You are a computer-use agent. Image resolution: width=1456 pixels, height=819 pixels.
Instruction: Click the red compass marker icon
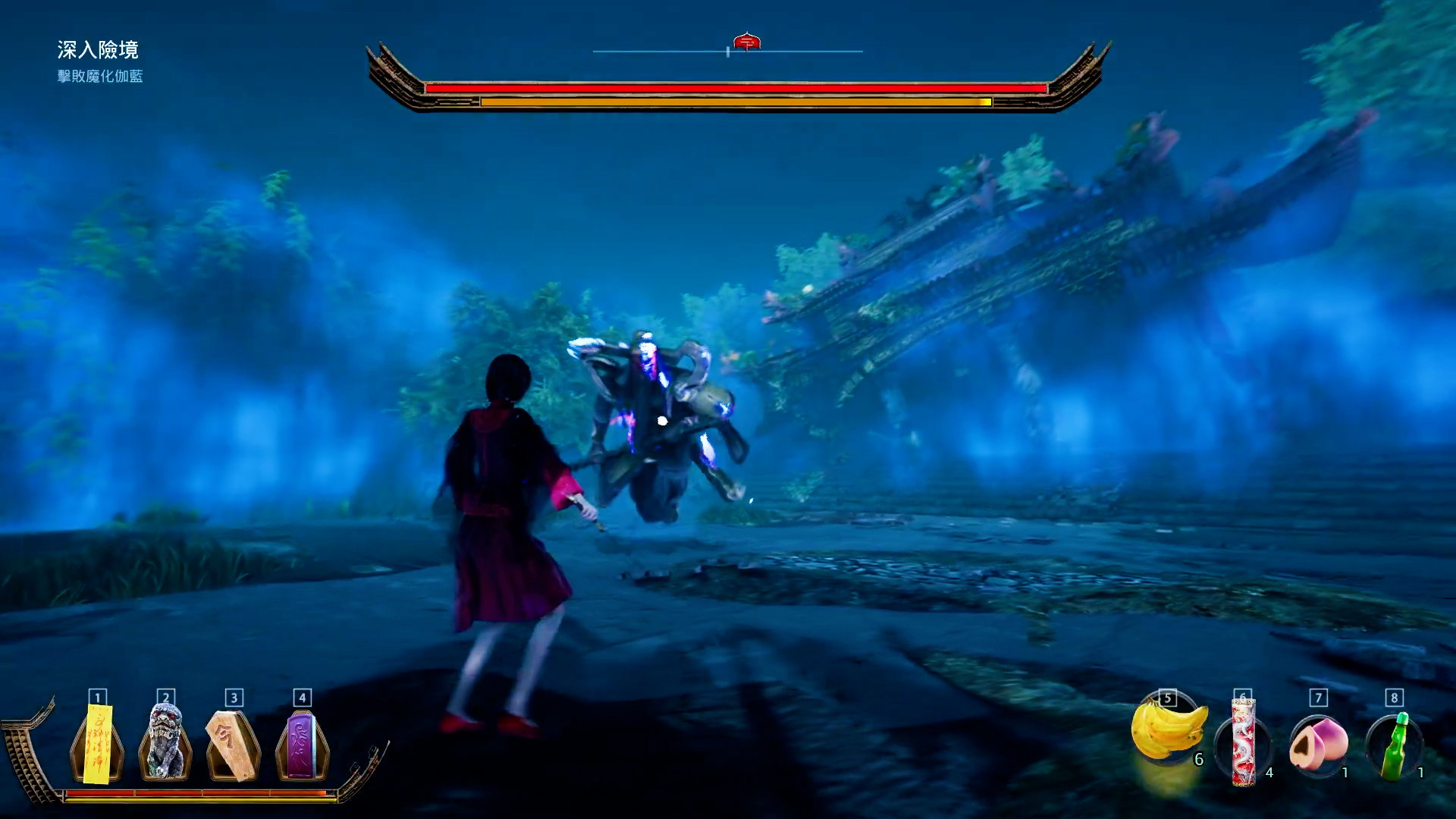pos(747,42)
